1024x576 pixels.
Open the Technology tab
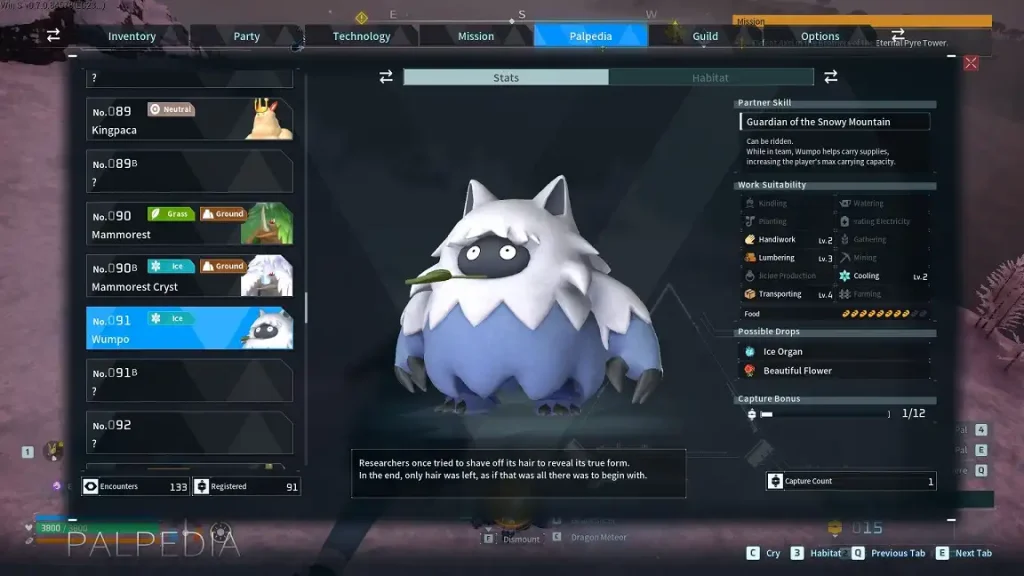coord(361,36)
